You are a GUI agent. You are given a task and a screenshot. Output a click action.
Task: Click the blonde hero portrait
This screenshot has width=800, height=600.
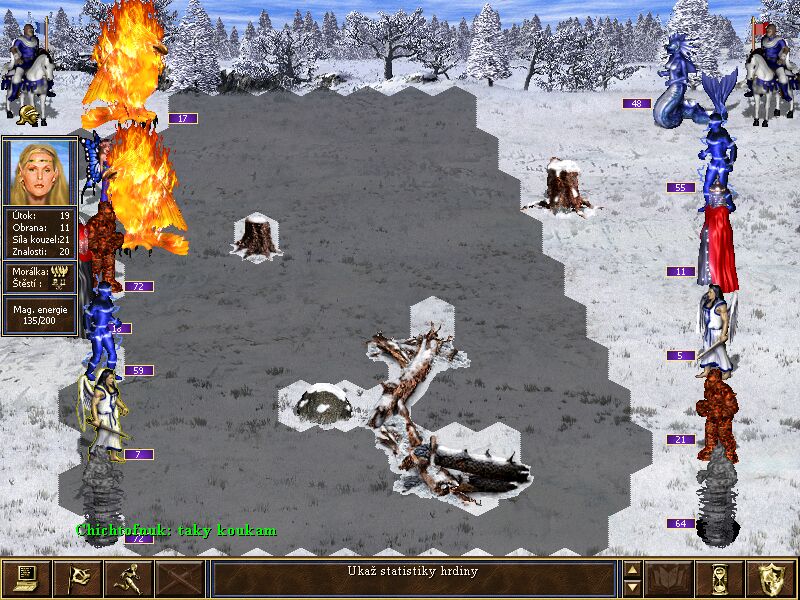coord(40,170)
